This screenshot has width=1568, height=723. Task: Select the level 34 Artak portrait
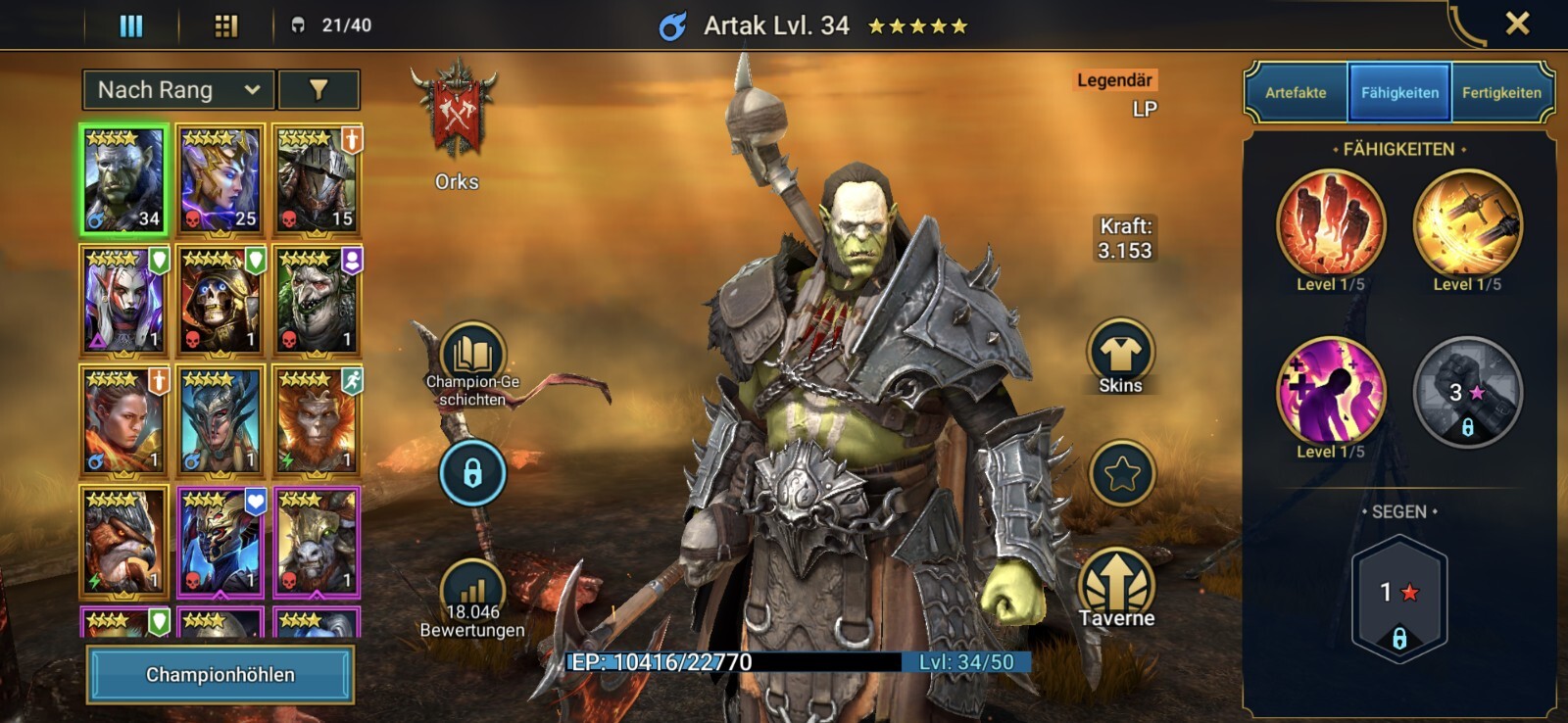click(x=123, y=180)
